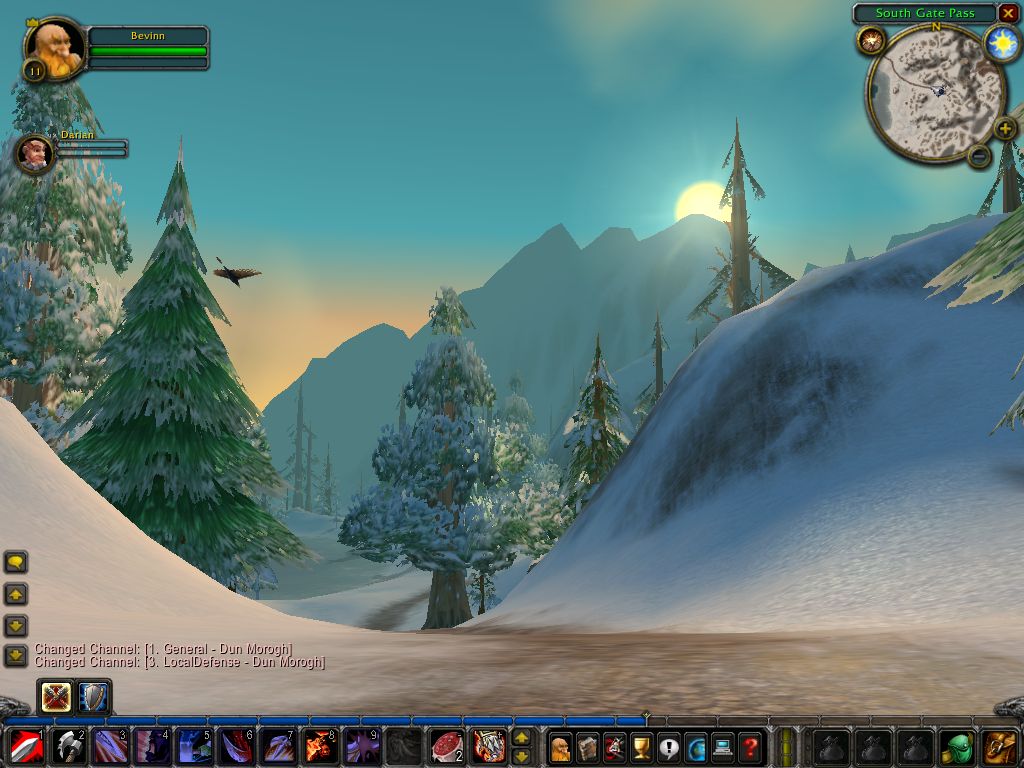Viewport: 1024px width, 768px height.
Task: Open the spellbook micro button
Action: tap(587, 746)
